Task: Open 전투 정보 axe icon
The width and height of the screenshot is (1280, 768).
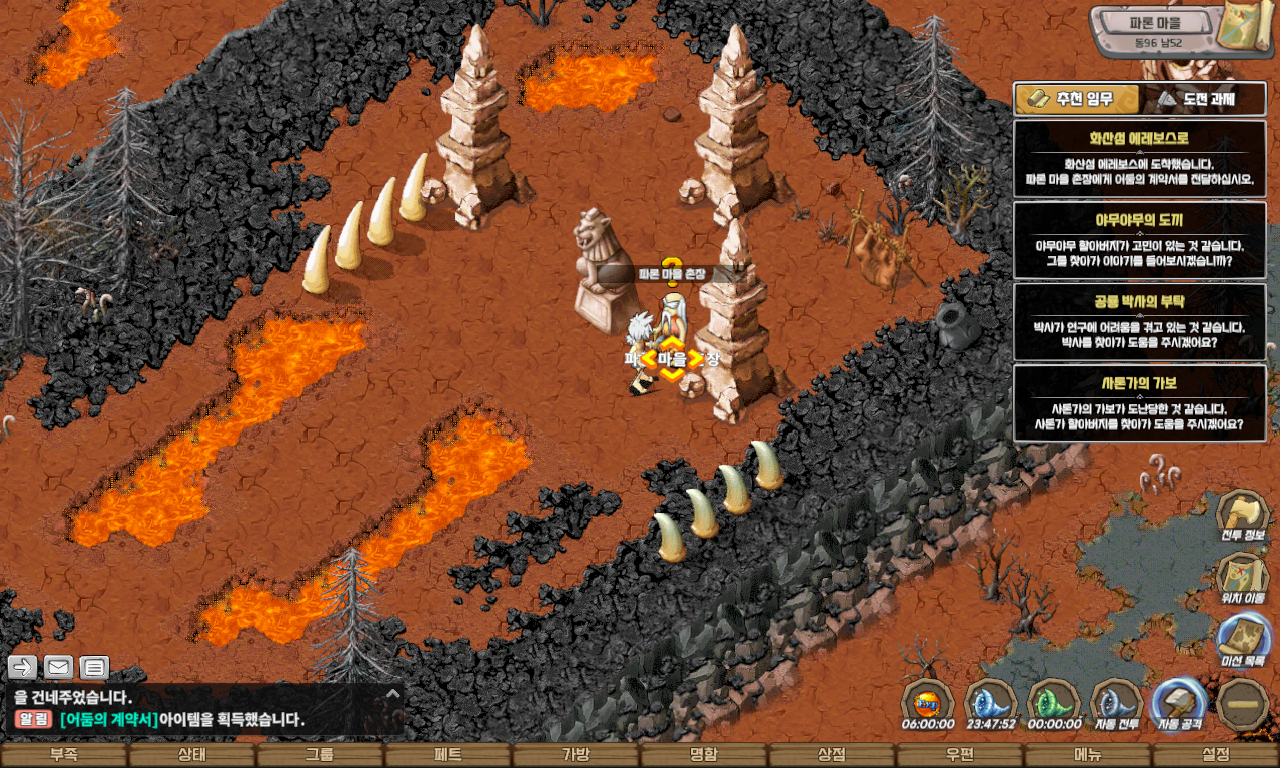Action: click(x=1243, y=516)
